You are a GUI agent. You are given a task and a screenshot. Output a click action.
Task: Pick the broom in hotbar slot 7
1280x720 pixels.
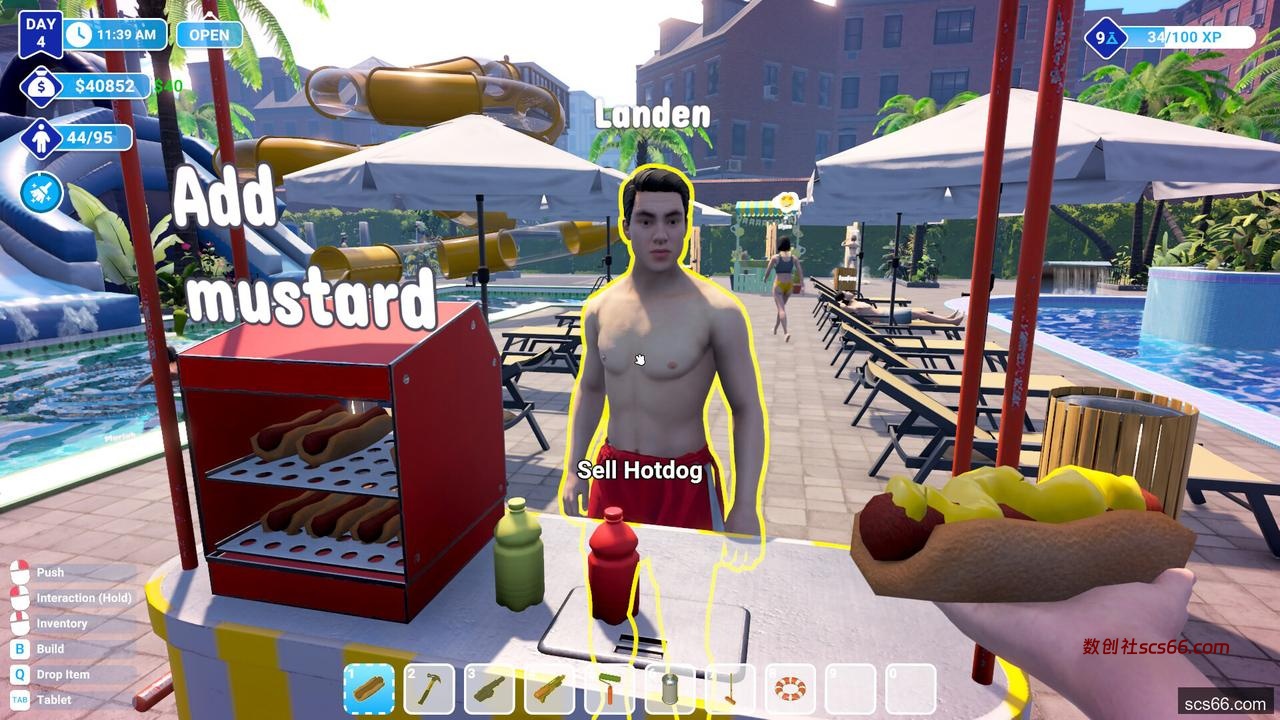[x=730, y=689]
